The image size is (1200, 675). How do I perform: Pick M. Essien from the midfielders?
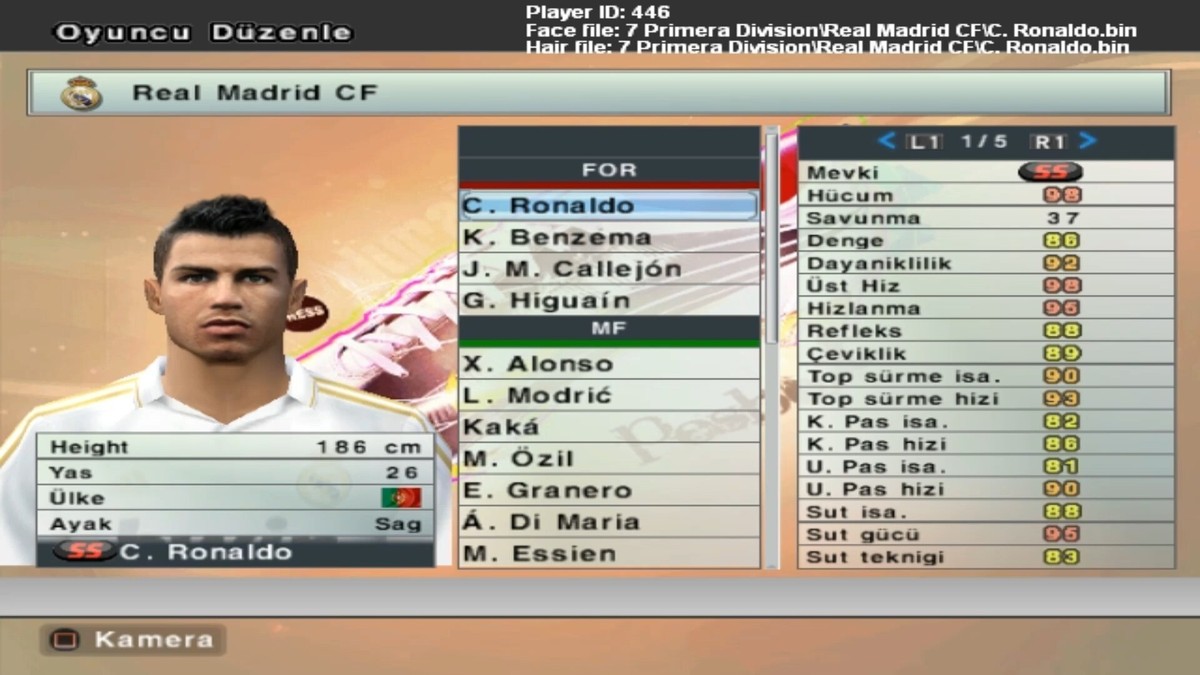pyautogui.click(x=608, y=553)
